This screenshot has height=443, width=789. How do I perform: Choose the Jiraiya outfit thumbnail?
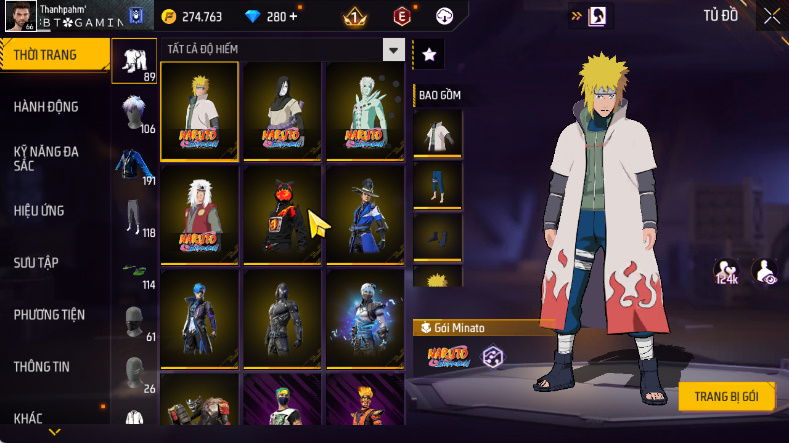pyautogui.click(x=199, y=214)
